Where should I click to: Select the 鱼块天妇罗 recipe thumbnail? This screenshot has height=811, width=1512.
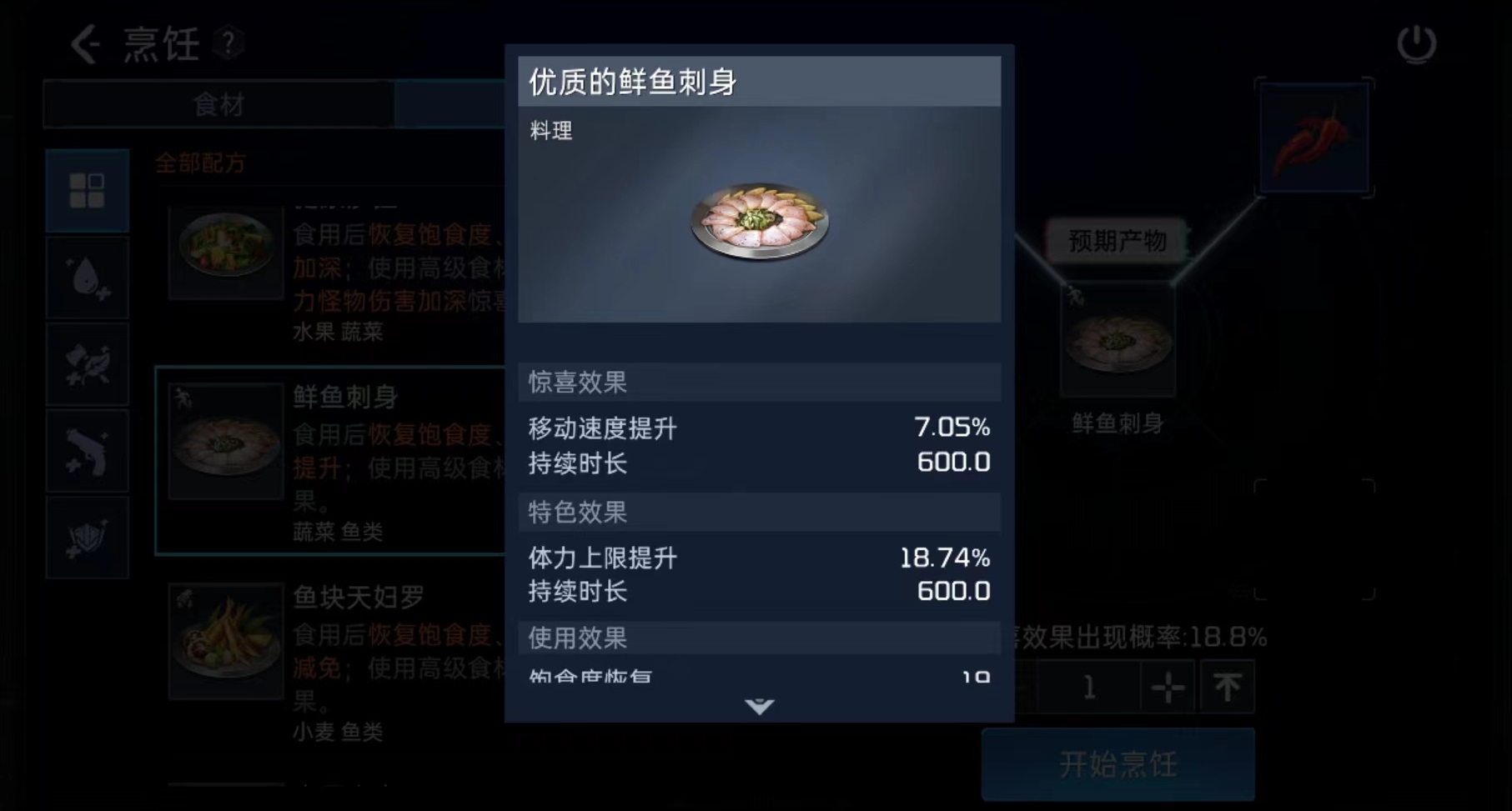225,638
